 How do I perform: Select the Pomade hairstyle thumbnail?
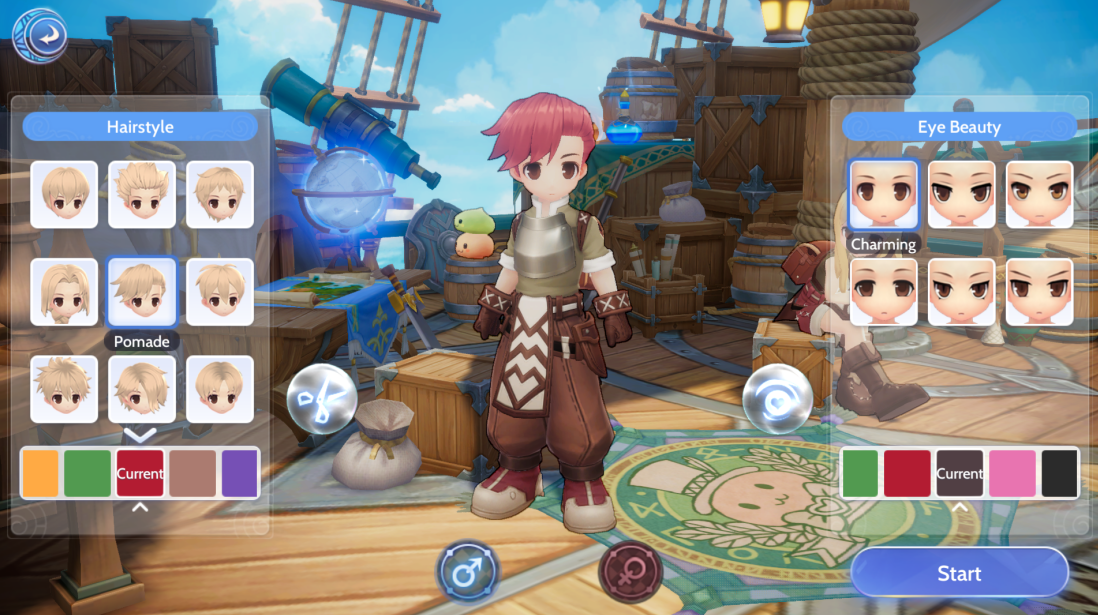[x=142, y=292]
